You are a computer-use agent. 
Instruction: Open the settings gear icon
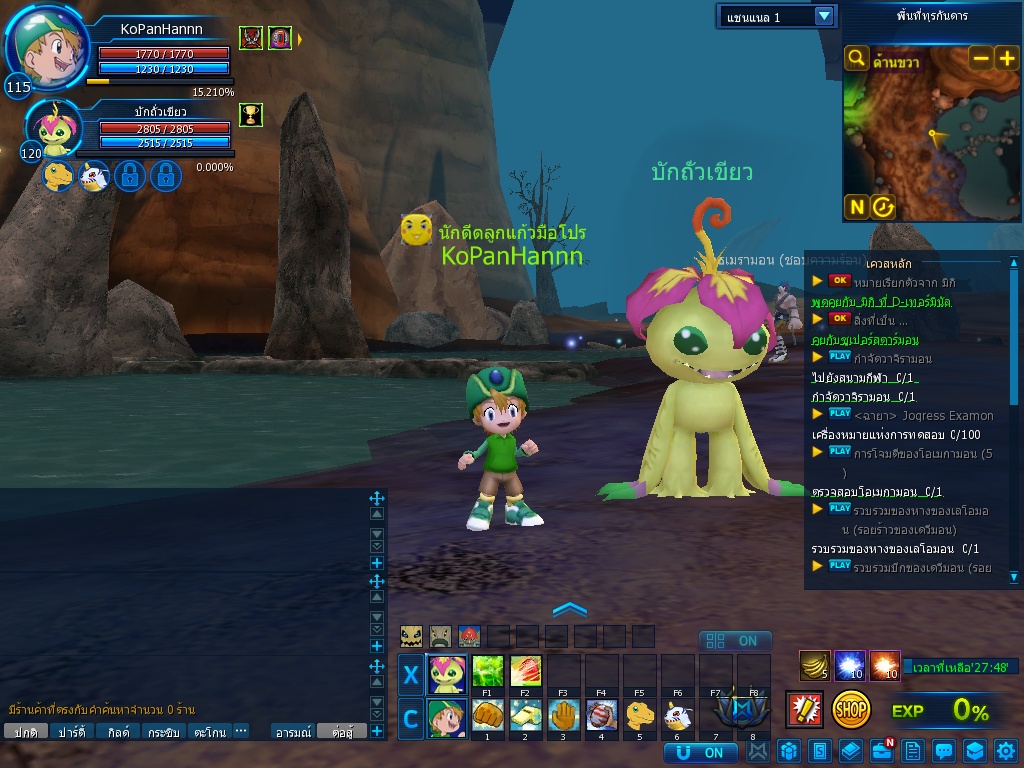pos(1005,750)
